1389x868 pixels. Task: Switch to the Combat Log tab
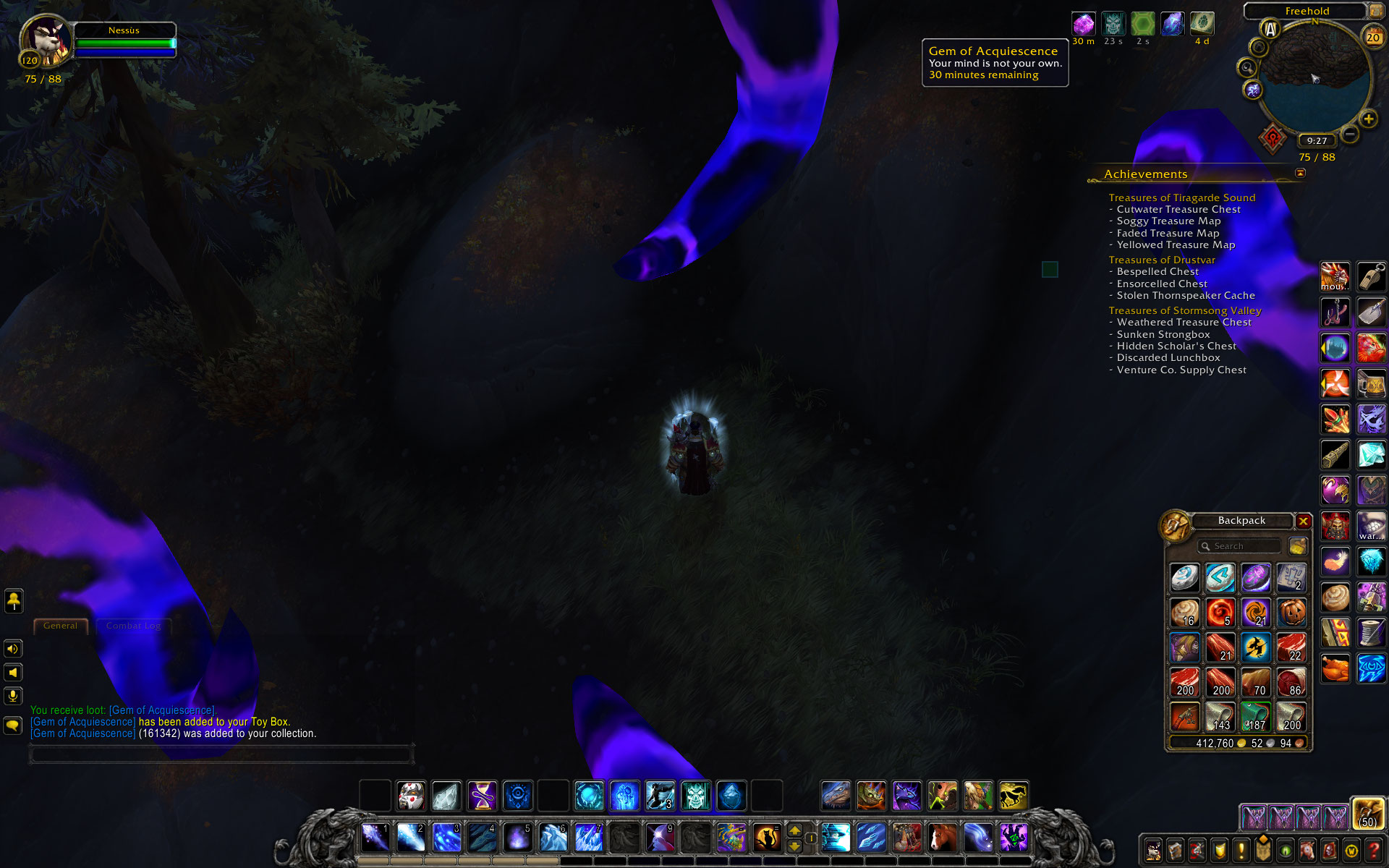coord(133,626)
